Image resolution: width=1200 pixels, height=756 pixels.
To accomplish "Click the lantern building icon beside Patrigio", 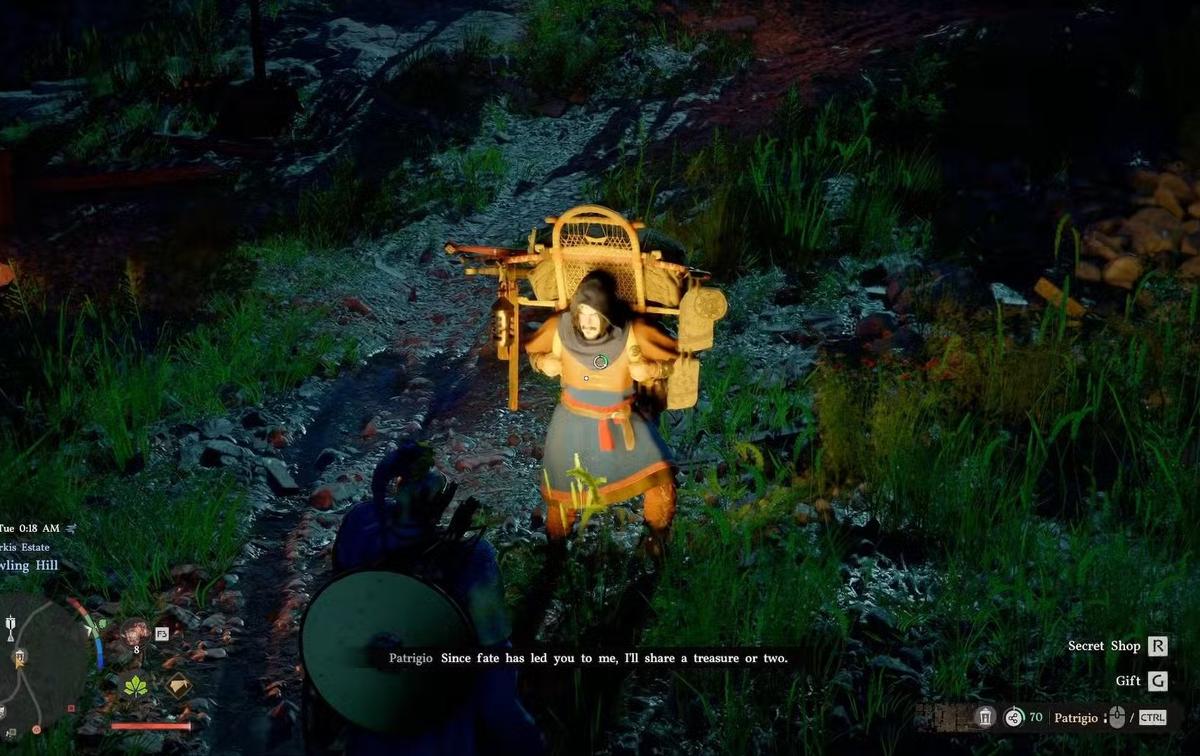I will 985,717.
